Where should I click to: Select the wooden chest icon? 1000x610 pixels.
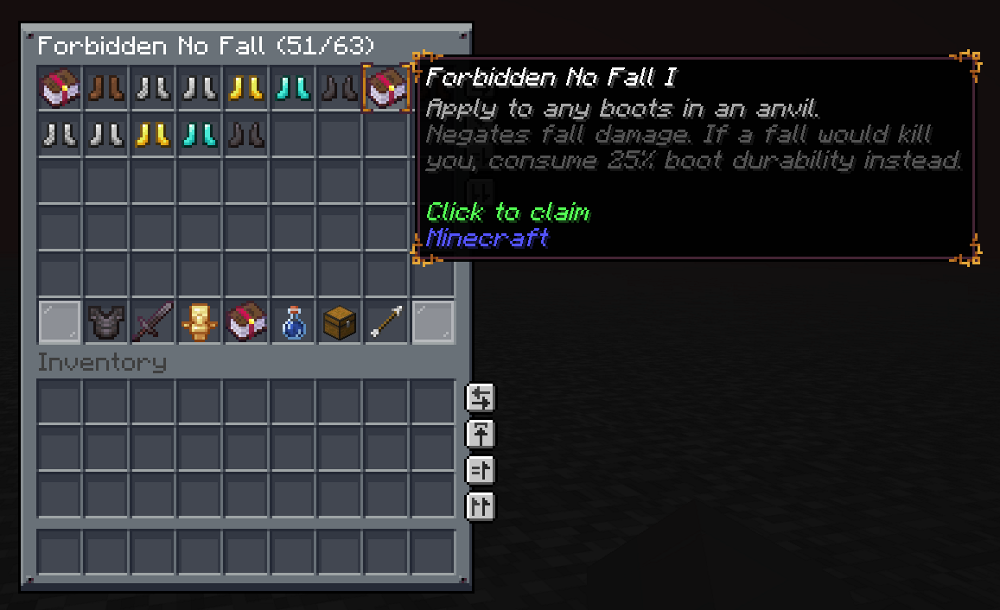coord(340,322)
